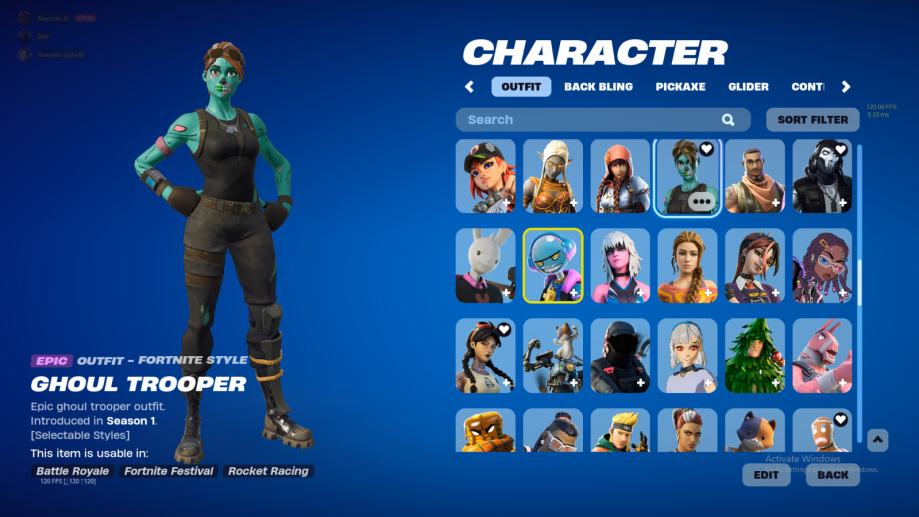Open the Sort Filter options
Screen dimensions: 919x517
coord(812,120)
